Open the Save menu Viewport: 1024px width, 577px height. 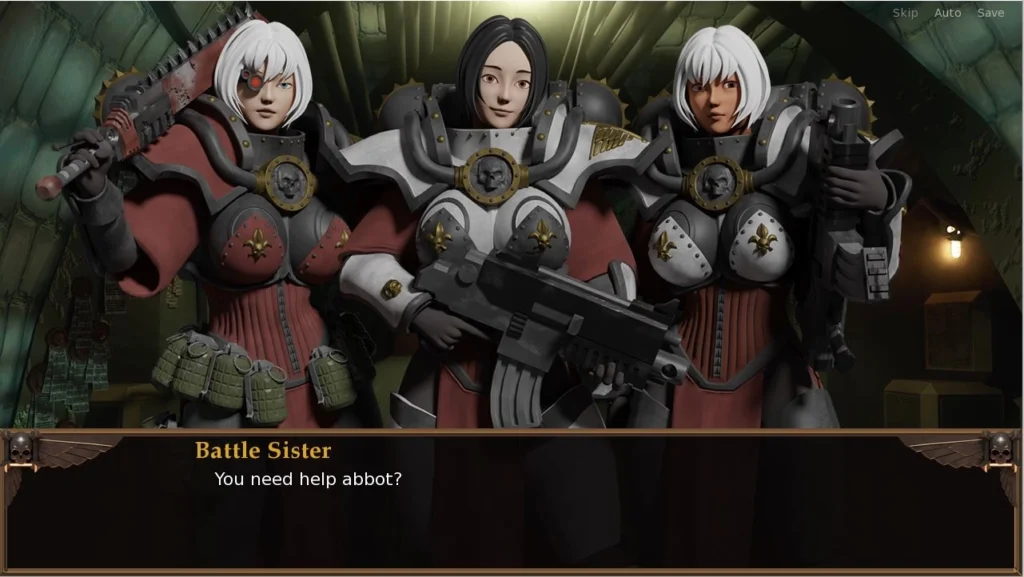pyautogui.click(x=990, y=13)
